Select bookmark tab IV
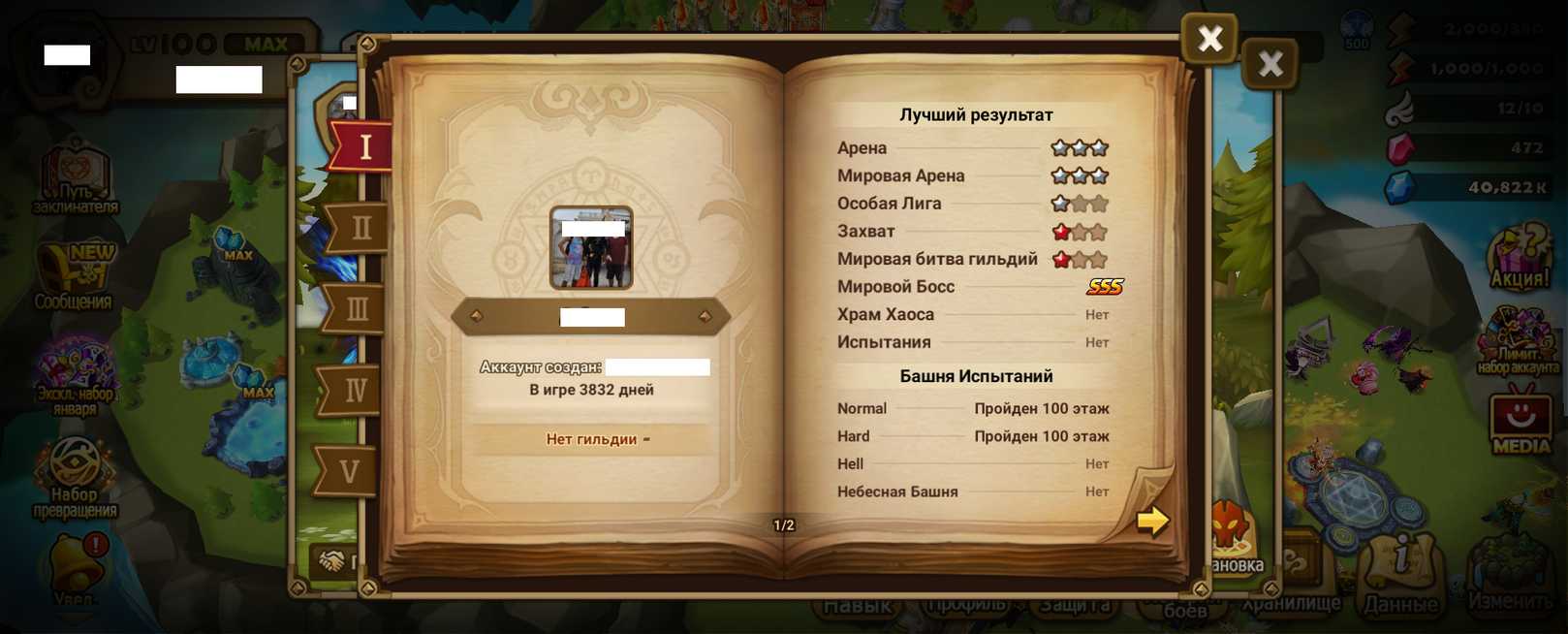1568x634 pixels. pyautogui.click(x=355, y=391)
